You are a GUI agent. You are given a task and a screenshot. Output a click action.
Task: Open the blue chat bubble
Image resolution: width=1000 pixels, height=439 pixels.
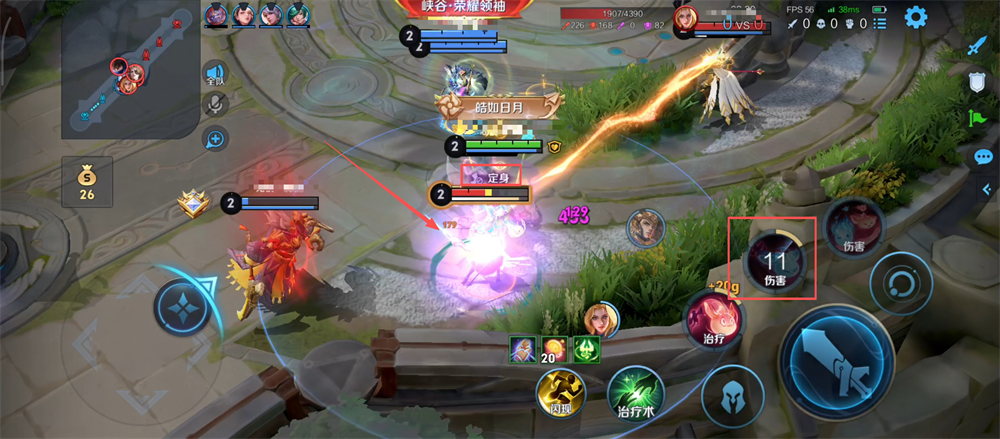coord(983,157)
